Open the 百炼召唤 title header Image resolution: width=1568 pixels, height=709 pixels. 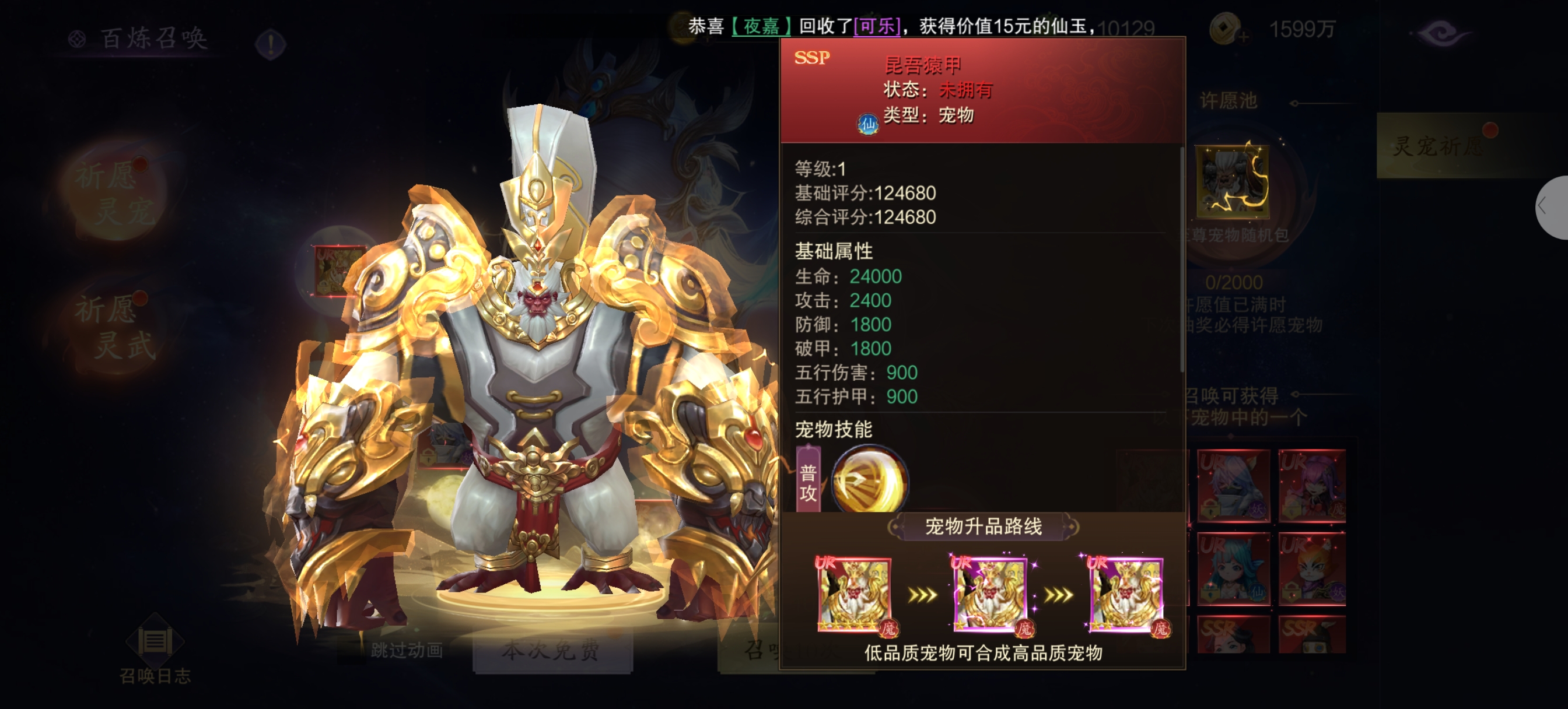point(154,38)
